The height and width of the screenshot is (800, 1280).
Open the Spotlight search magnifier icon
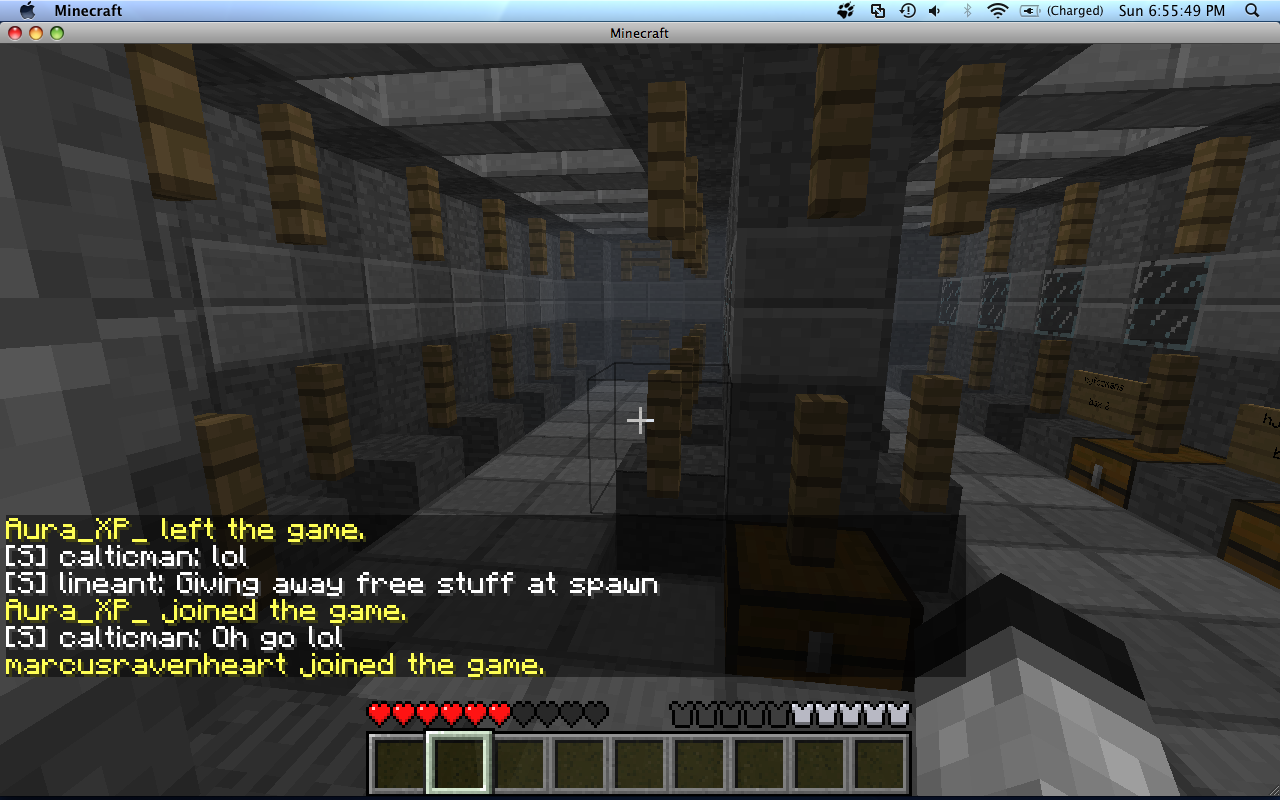[x=1252, y=11]
